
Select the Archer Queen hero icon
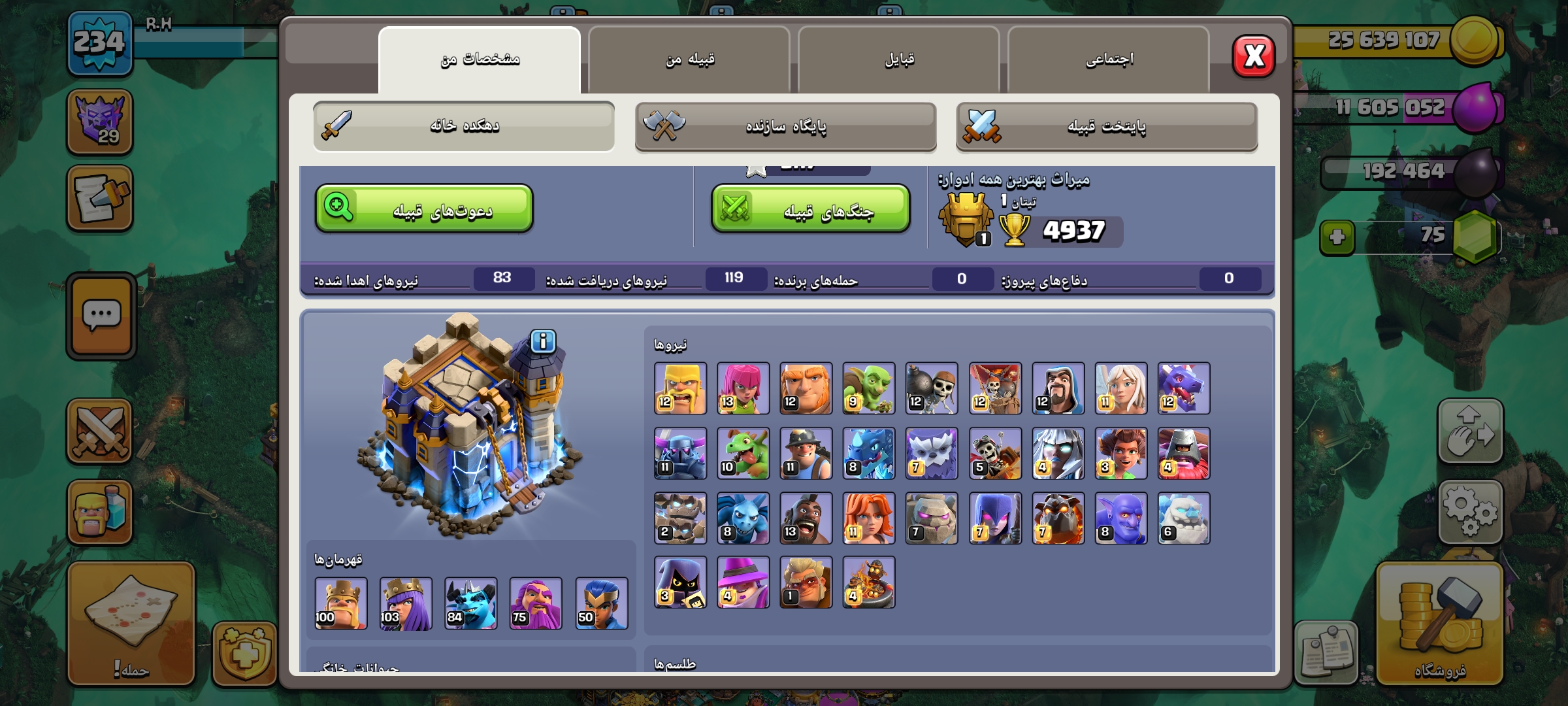(406, 603)
